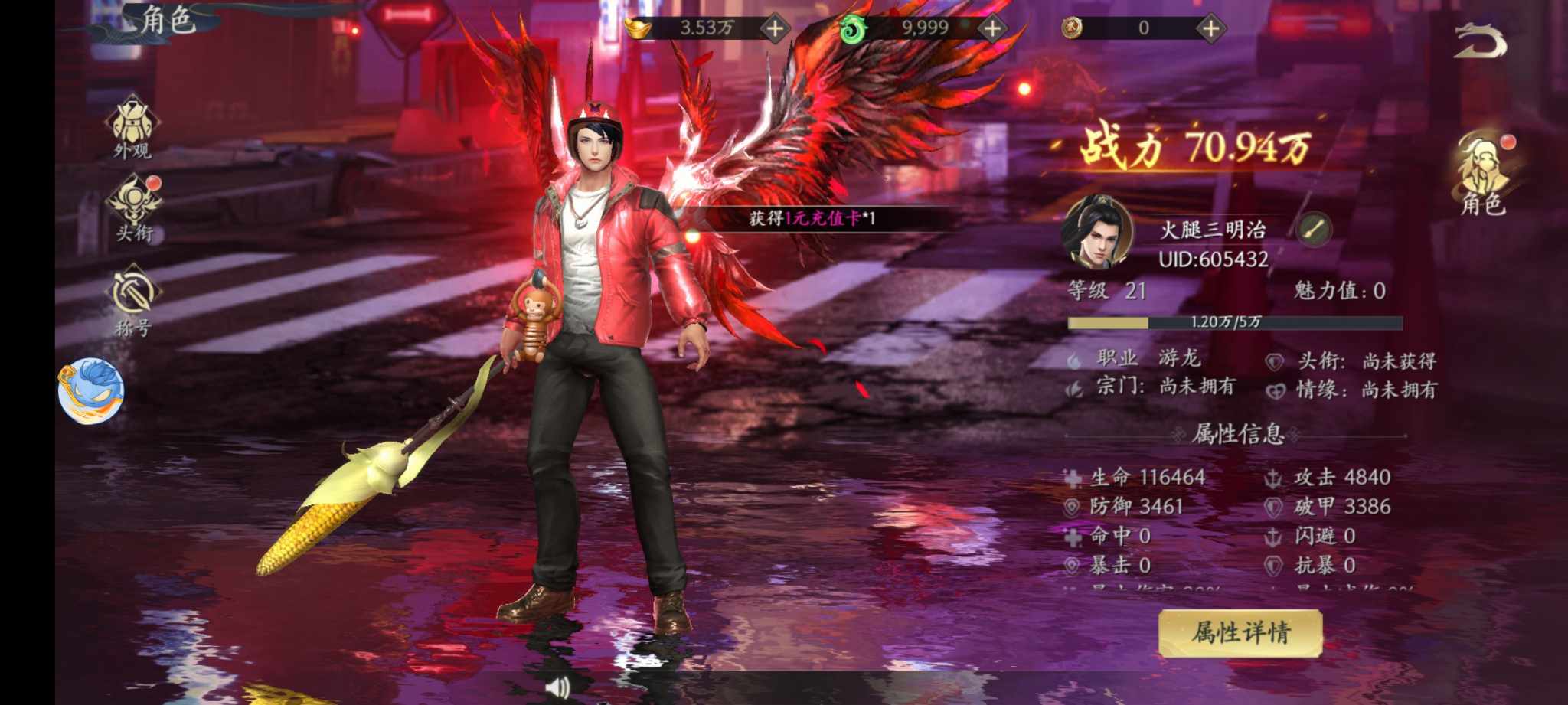Add more bronze coin currency
Image resolution: width=1568 pixels, height=705 pixels.
1210,29
